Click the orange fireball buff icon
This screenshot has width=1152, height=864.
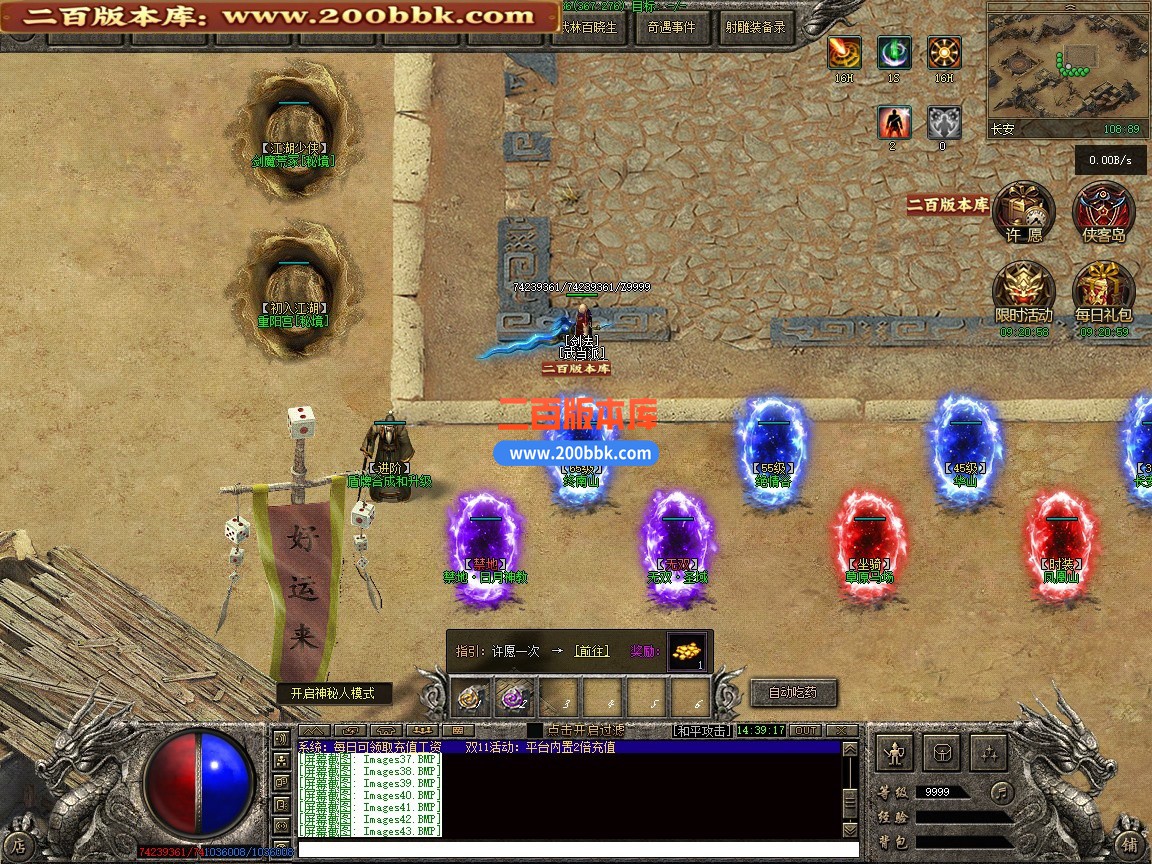point(844,52)
